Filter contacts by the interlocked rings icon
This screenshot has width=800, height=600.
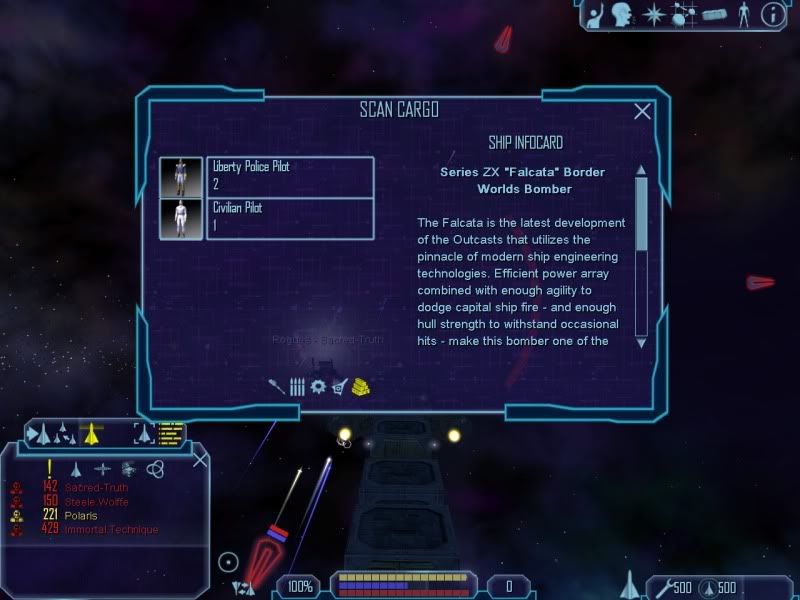click(154, 468)
